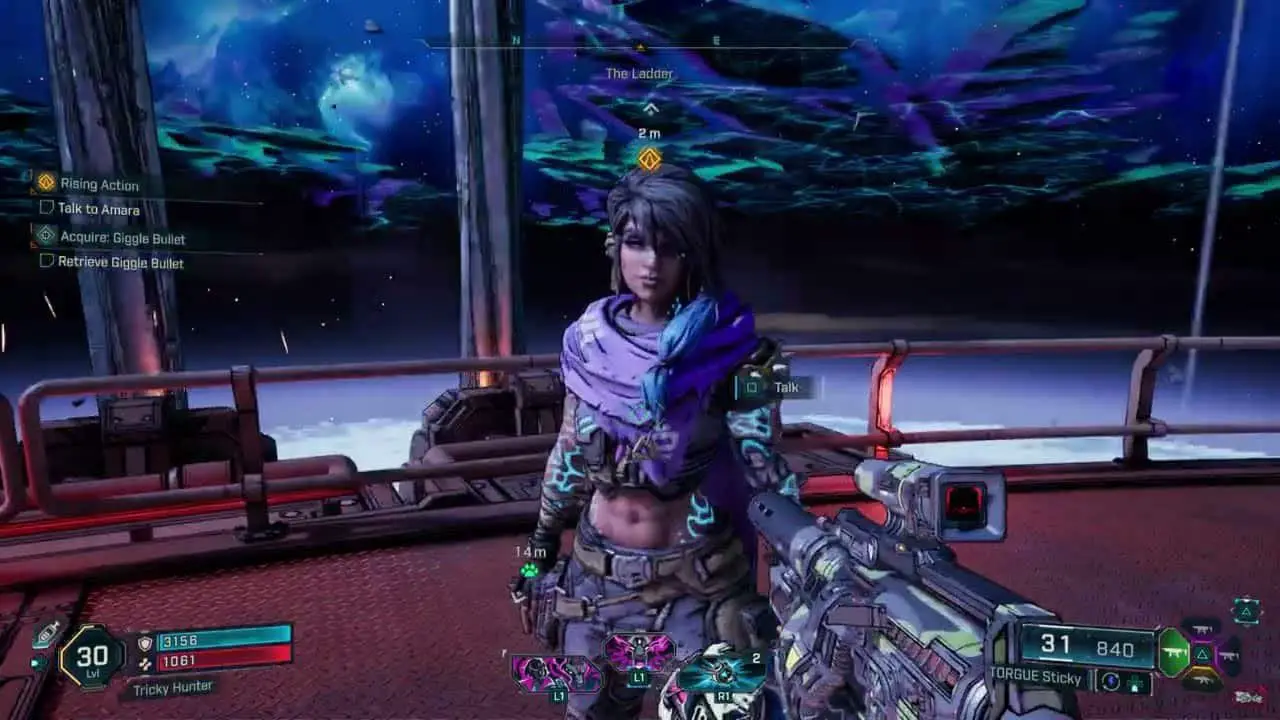
Task: Use the teal grenade ability icon
Action: [721, 673]
